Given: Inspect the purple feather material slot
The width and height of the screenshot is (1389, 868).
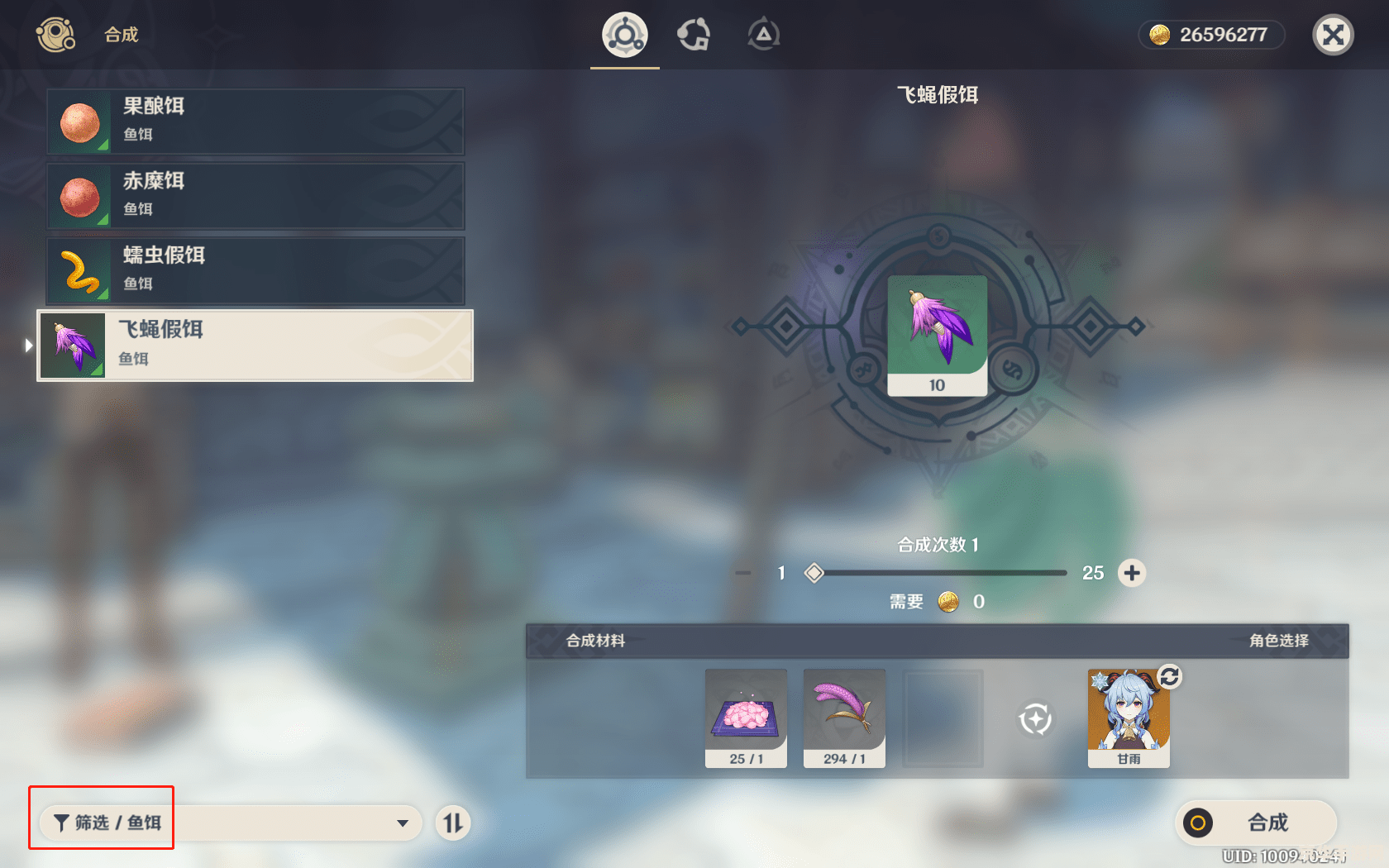Looking at the screenshot, I should coord(844,718).
